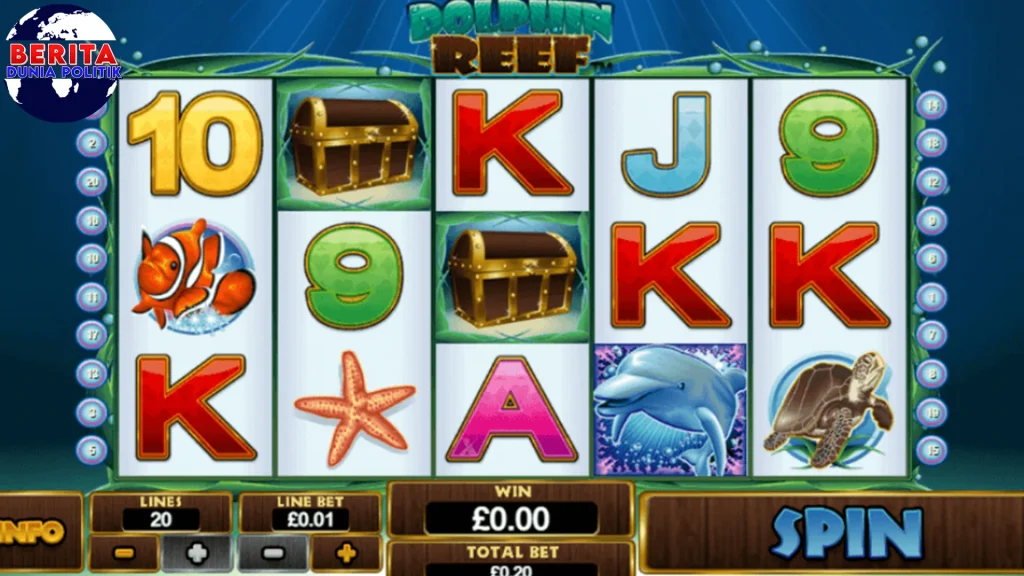Select payline marker 2

[x=92, y=143]
